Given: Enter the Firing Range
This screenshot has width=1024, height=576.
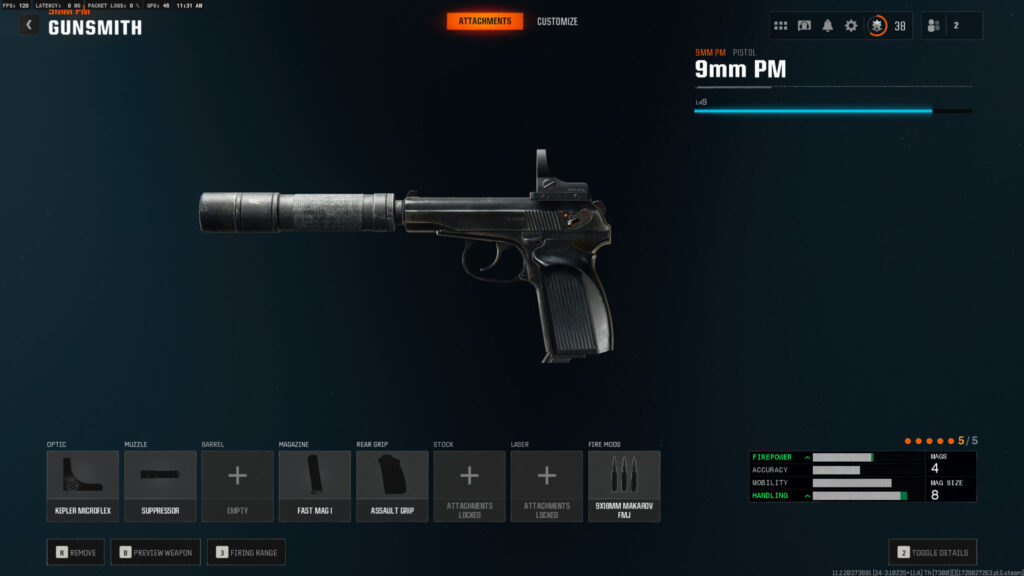Looking at the screenshot, I should 246,552.
